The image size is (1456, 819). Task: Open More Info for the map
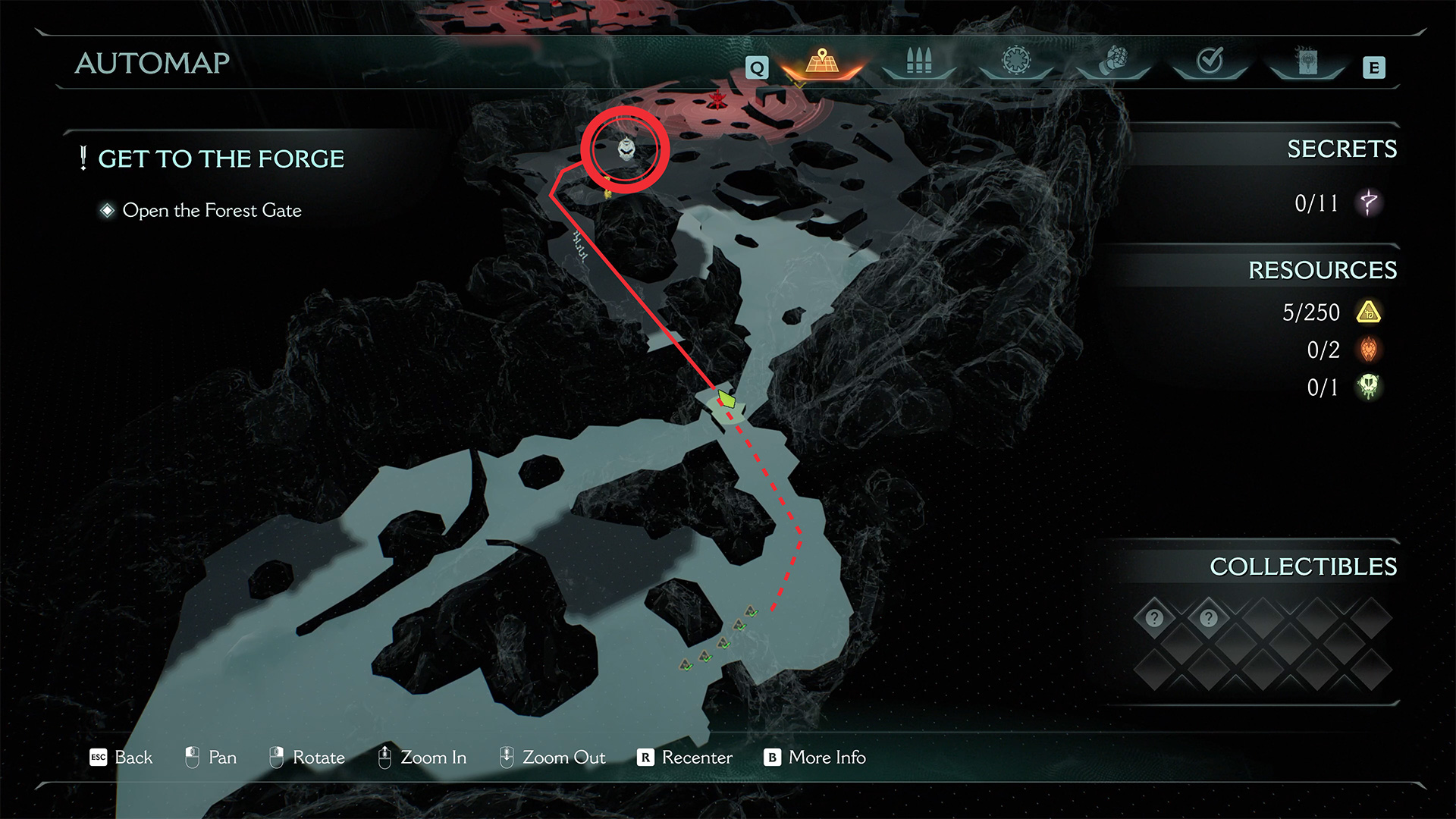point(814,758)
